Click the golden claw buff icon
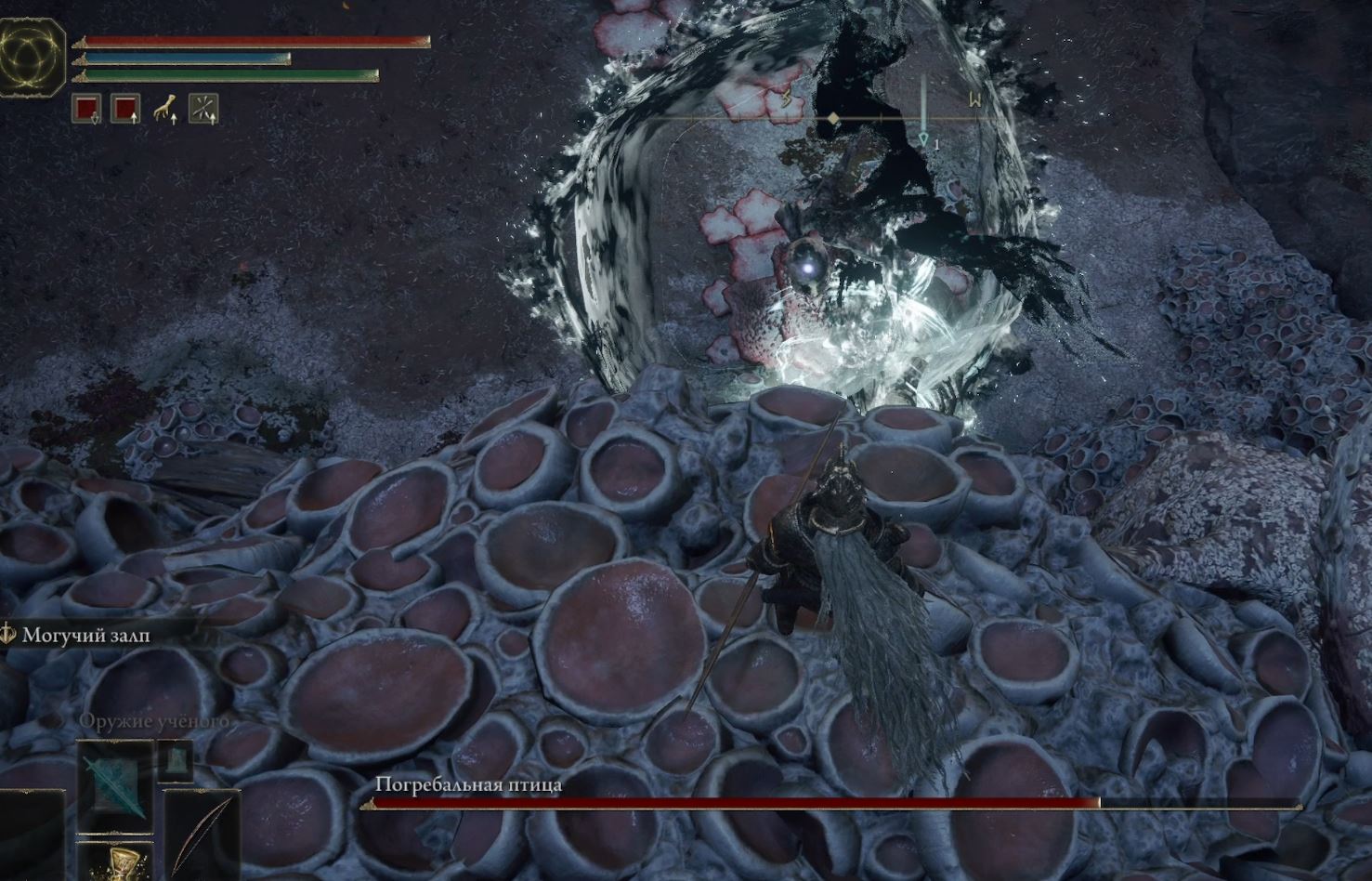Viewport: 1372px width, 881px height. [165, 109]
